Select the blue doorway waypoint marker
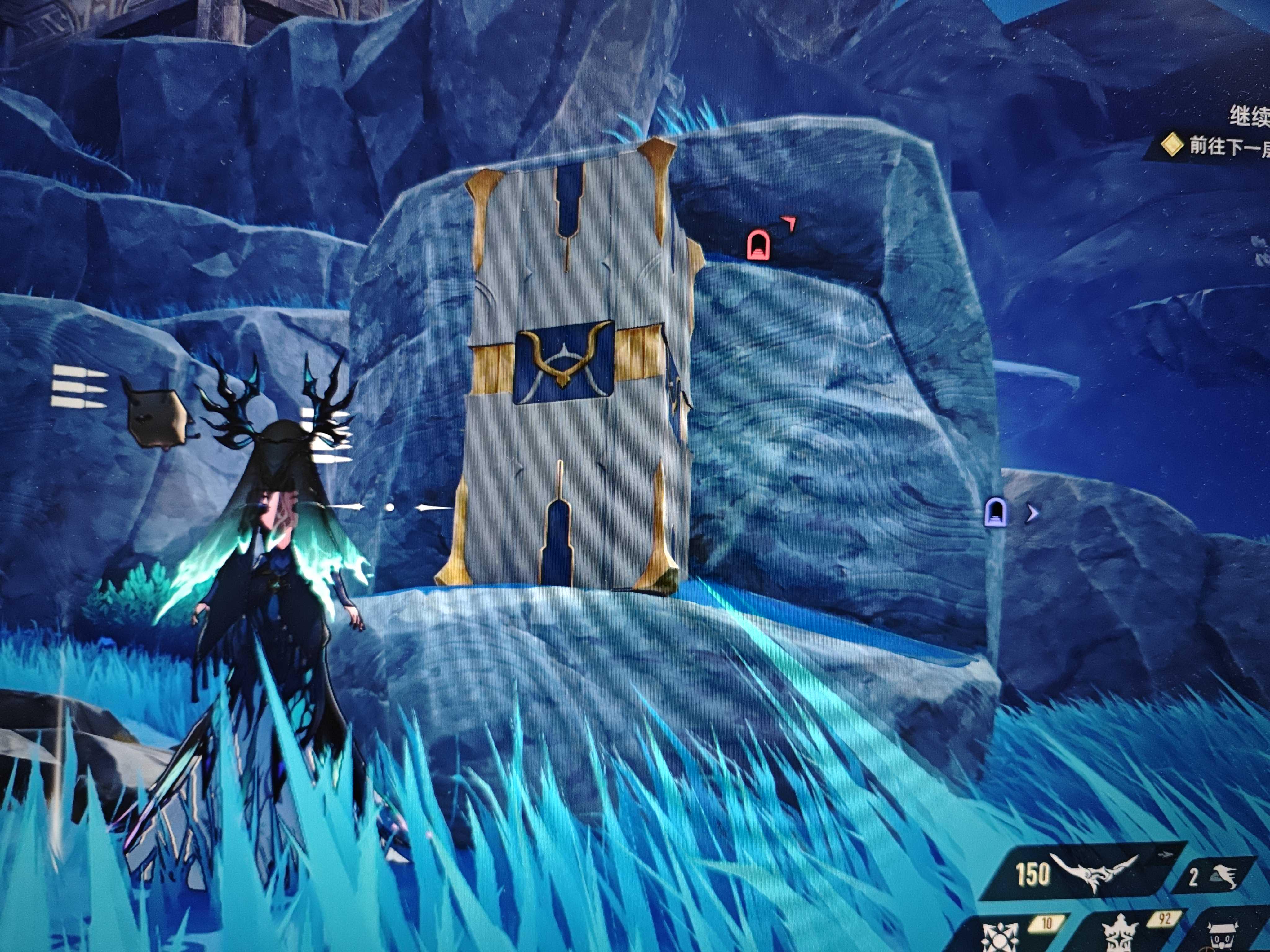The height and width of the screenshot is (952, 1270). point(995,512)
